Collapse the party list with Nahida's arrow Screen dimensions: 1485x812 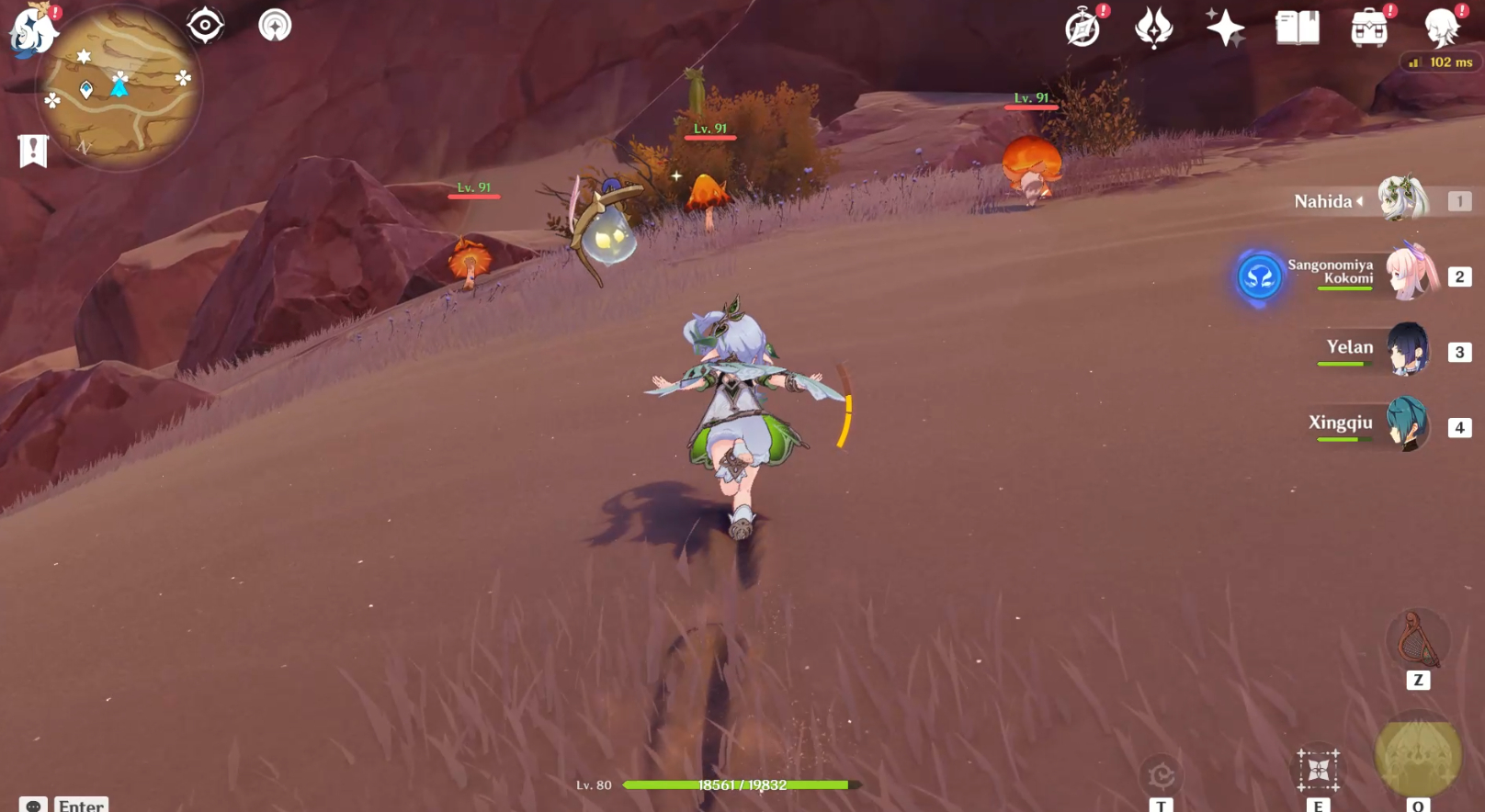[1361, 201]
